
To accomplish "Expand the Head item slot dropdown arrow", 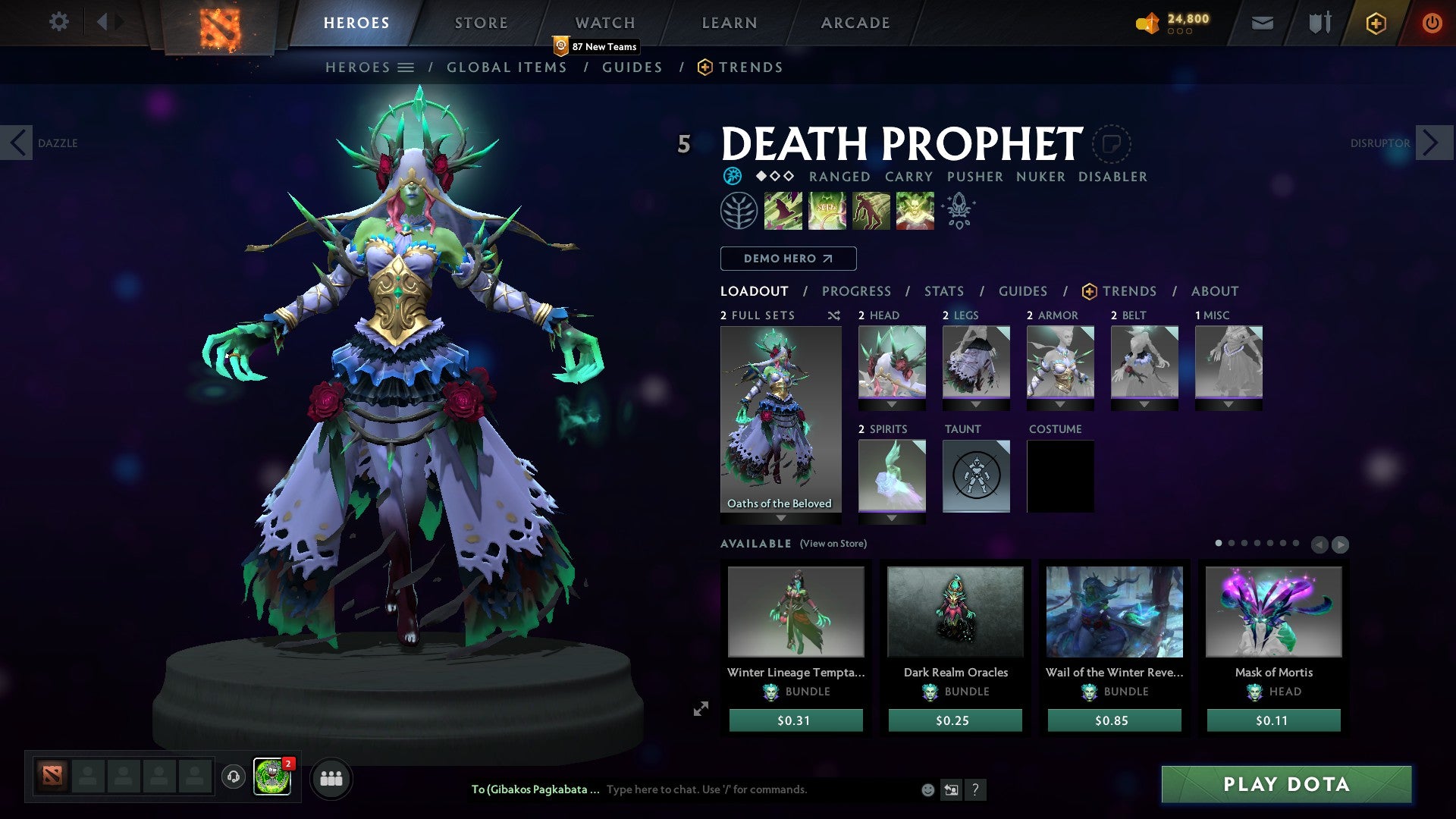I will click(x=892, y=404).
